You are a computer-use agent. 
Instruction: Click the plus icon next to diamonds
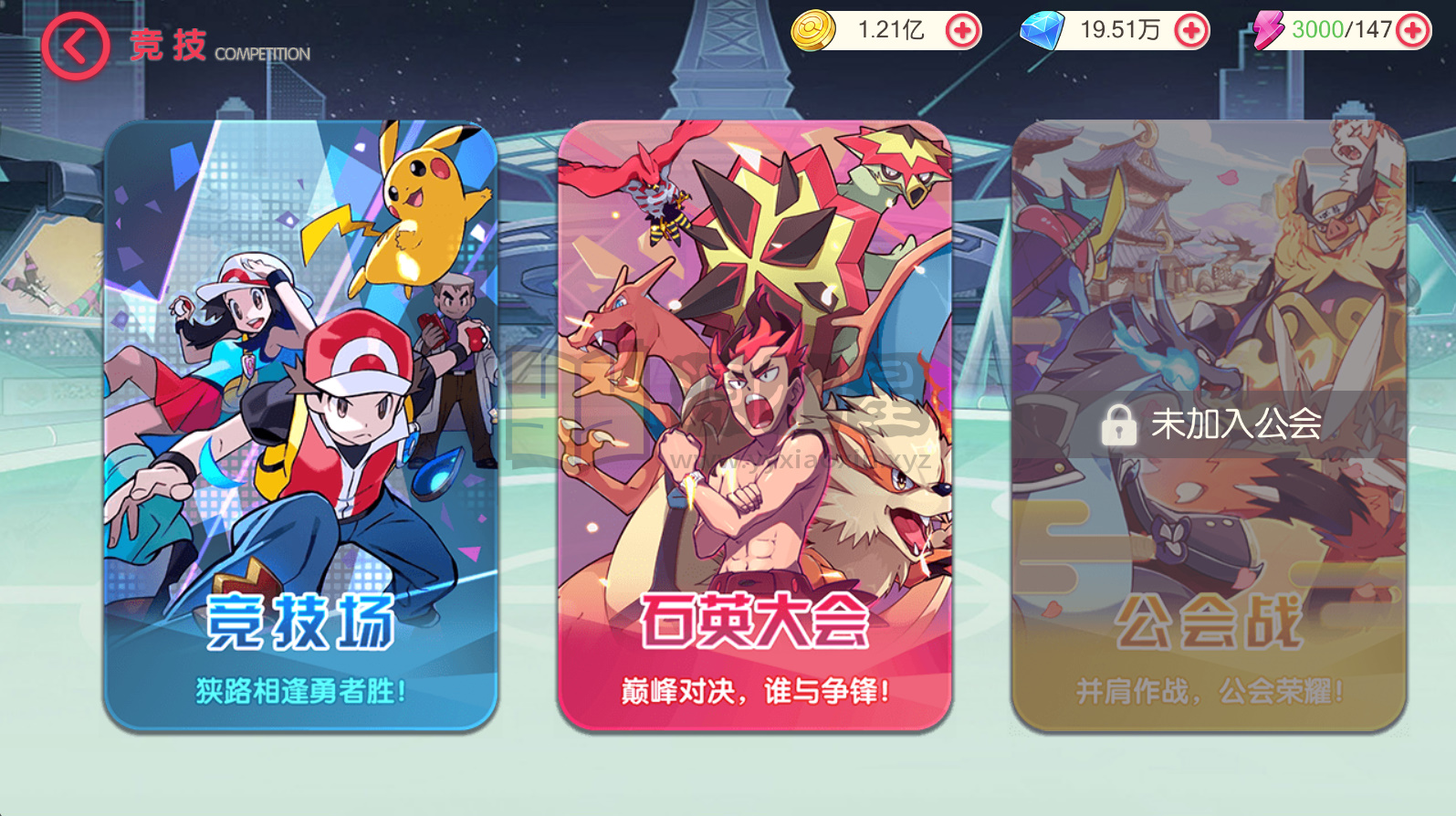click(1190, 30)
